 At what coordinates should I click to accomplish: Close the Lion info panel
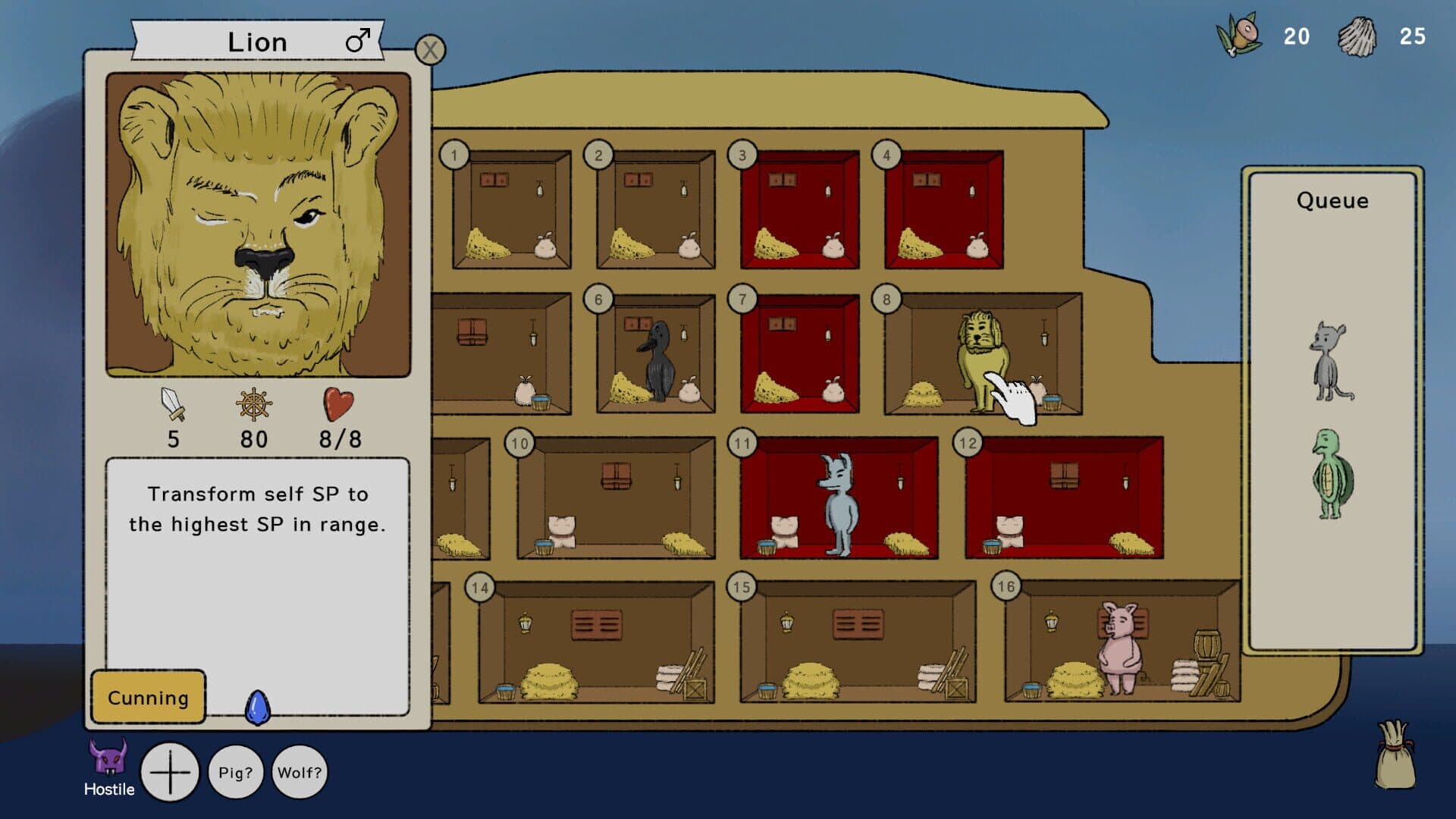tap(430, 50)
